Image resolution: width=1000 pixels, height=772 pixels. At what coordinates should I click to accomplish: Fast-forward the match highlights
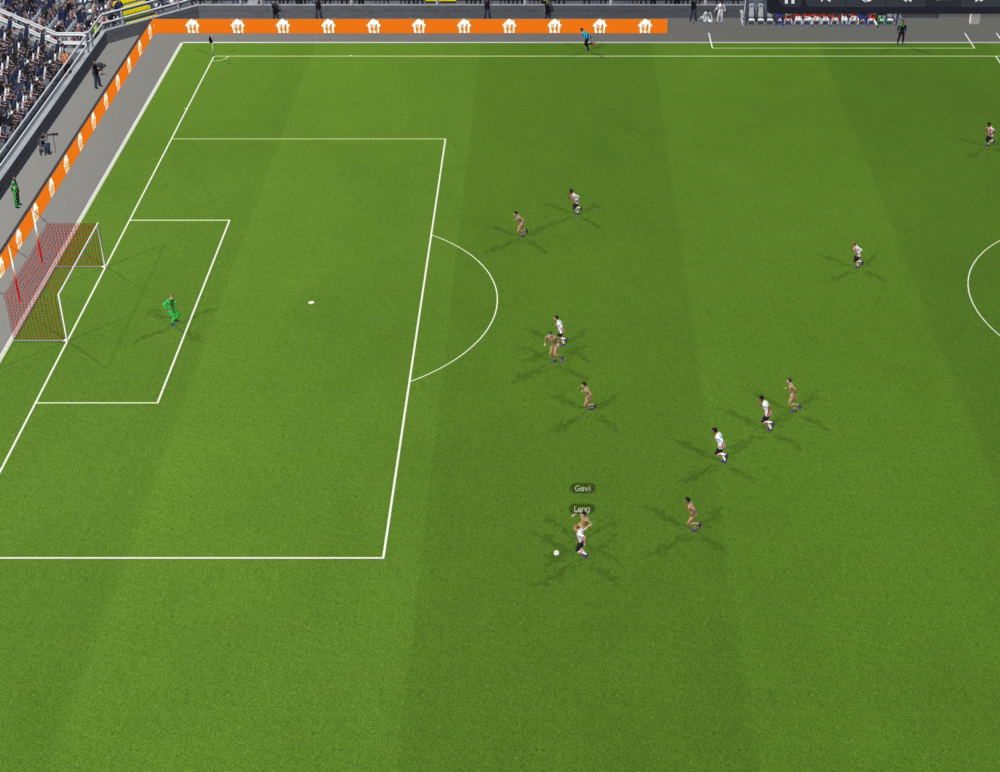980,3
